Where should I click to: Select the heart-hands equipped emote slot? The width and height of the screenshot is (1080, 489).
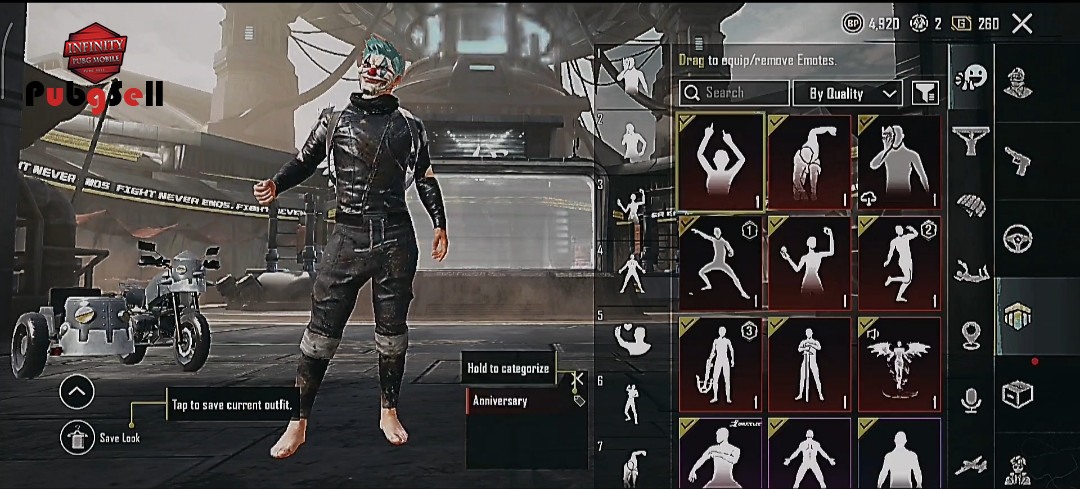(x=632, y=340)
